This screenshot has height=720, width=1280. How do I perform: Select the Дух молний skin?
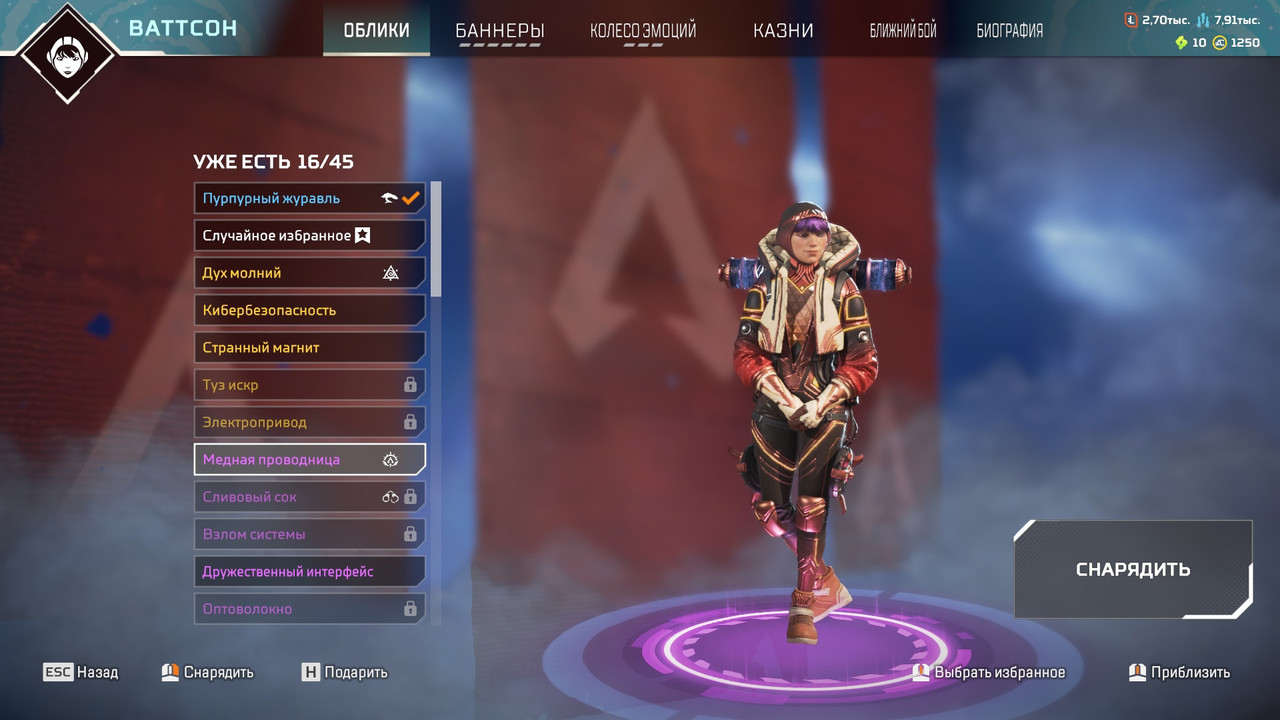(x=309, y=273)
